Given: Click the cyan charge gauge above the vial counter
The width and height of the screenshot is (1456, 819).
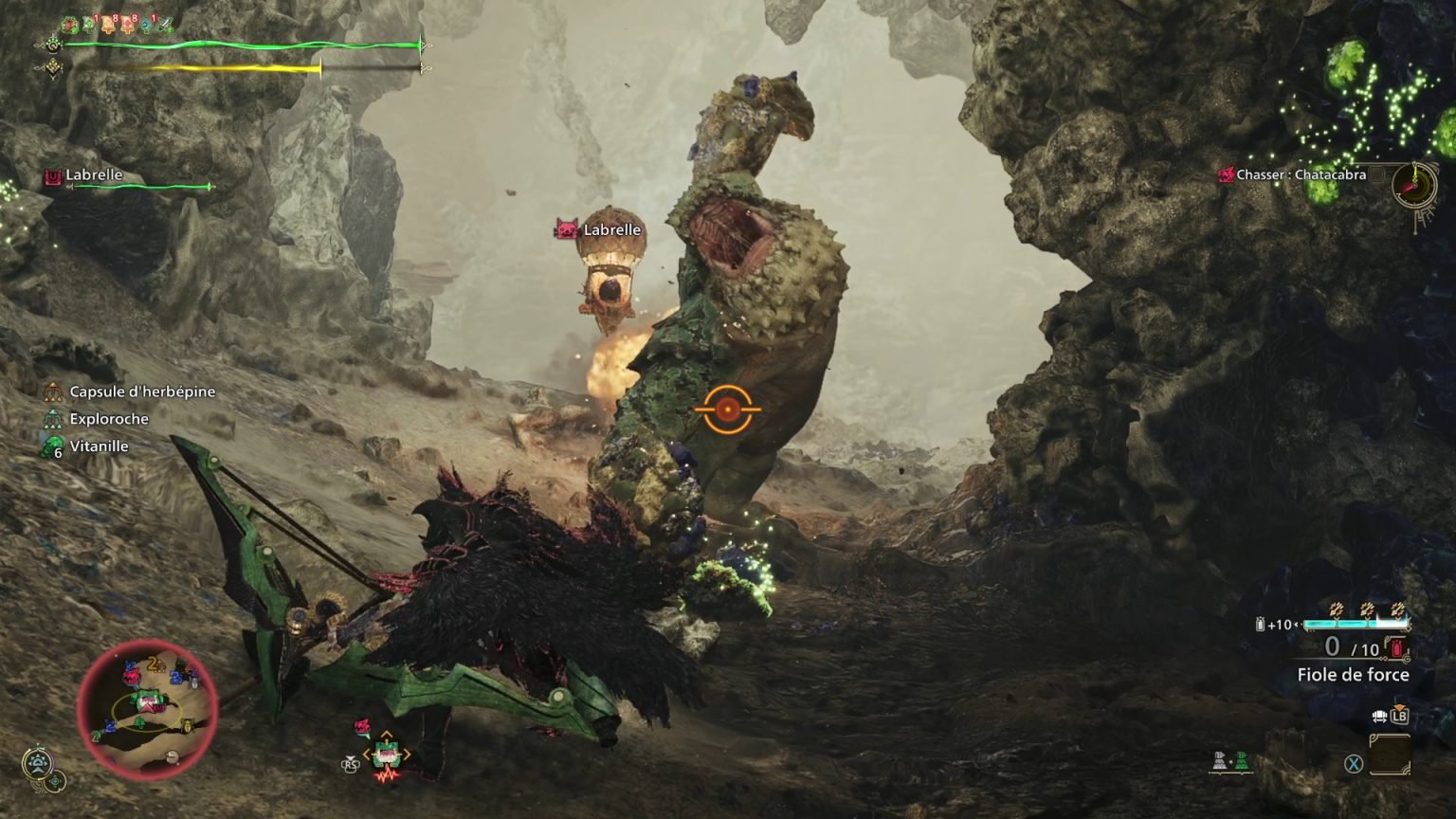Looking at the screenshot, I should [x=1356, y=623].
